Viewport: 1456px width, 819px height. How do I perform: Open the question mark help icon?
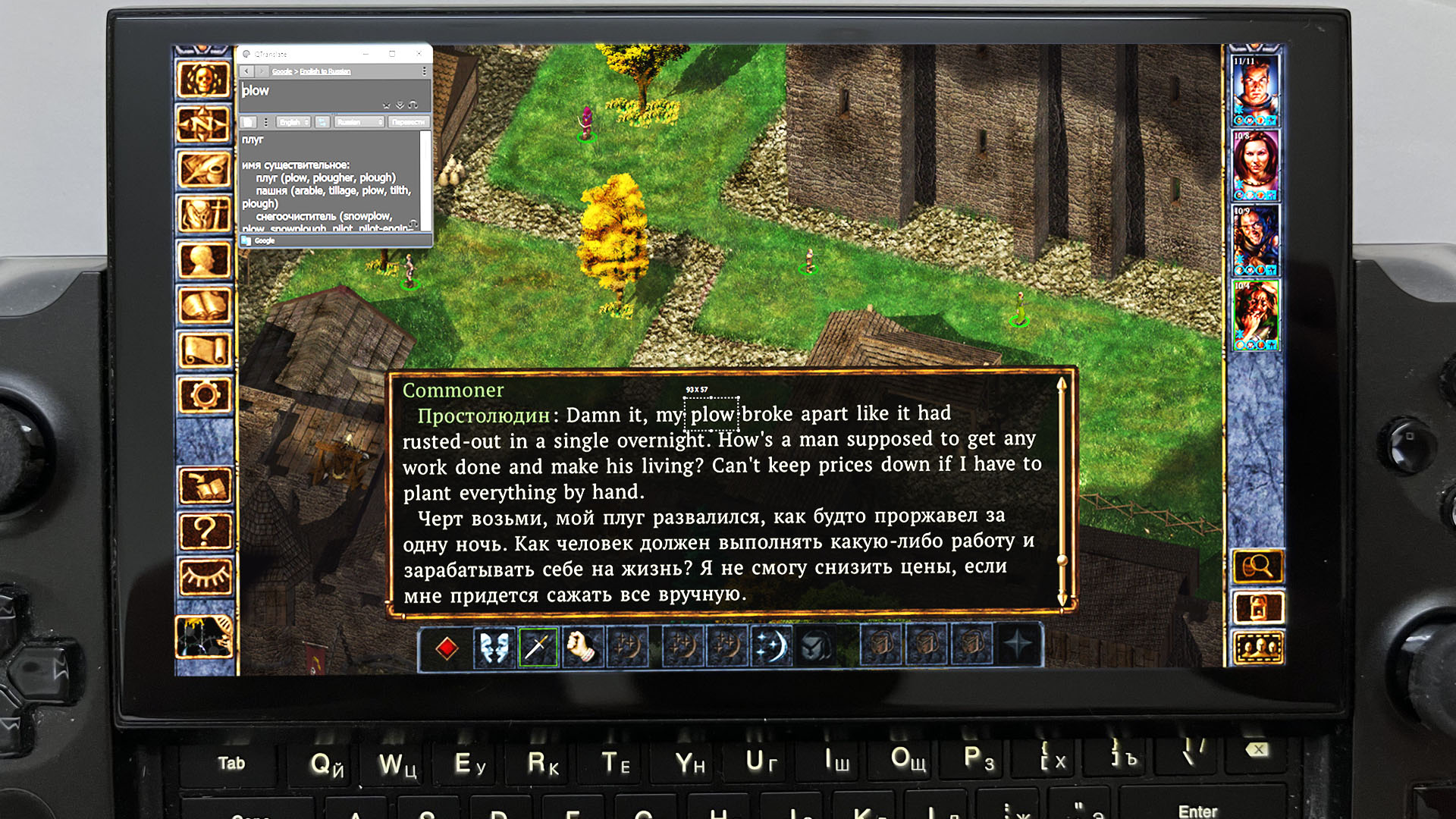[203, 530]
